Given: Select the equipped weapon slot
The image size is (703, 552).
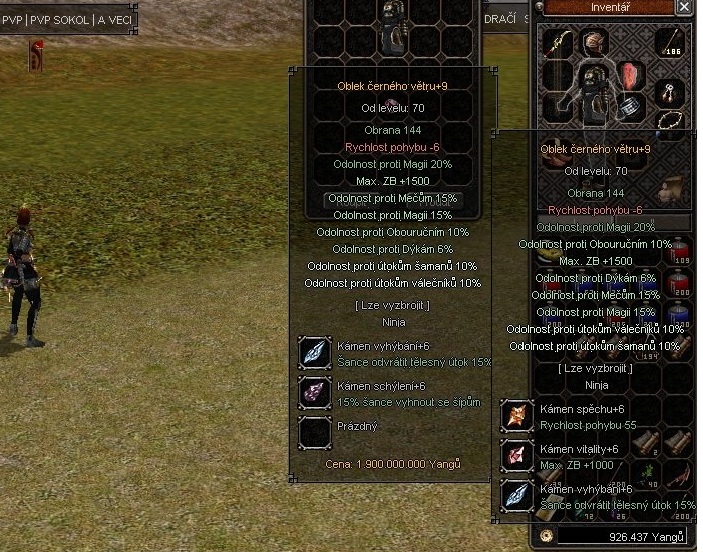Looking at the screenshot, I should pos(559,45).
